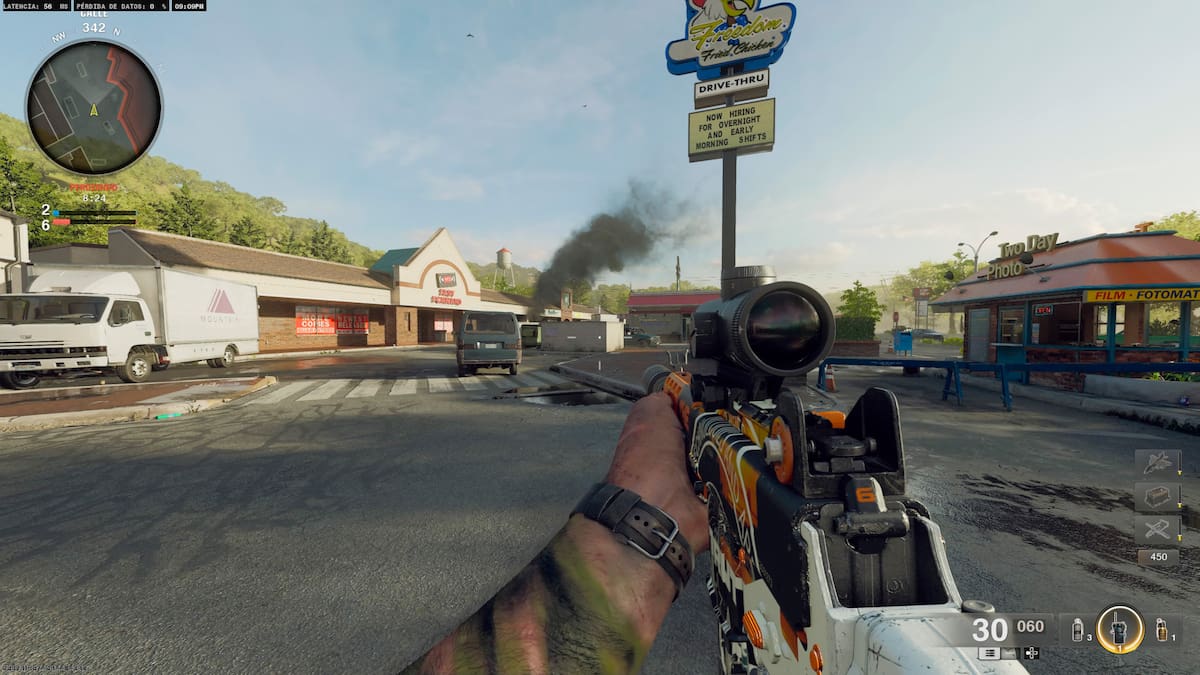This screenshot has height=675, width=1200.
Task: Select the lethal grenade with count 1
Action: tap(1161, 629)
